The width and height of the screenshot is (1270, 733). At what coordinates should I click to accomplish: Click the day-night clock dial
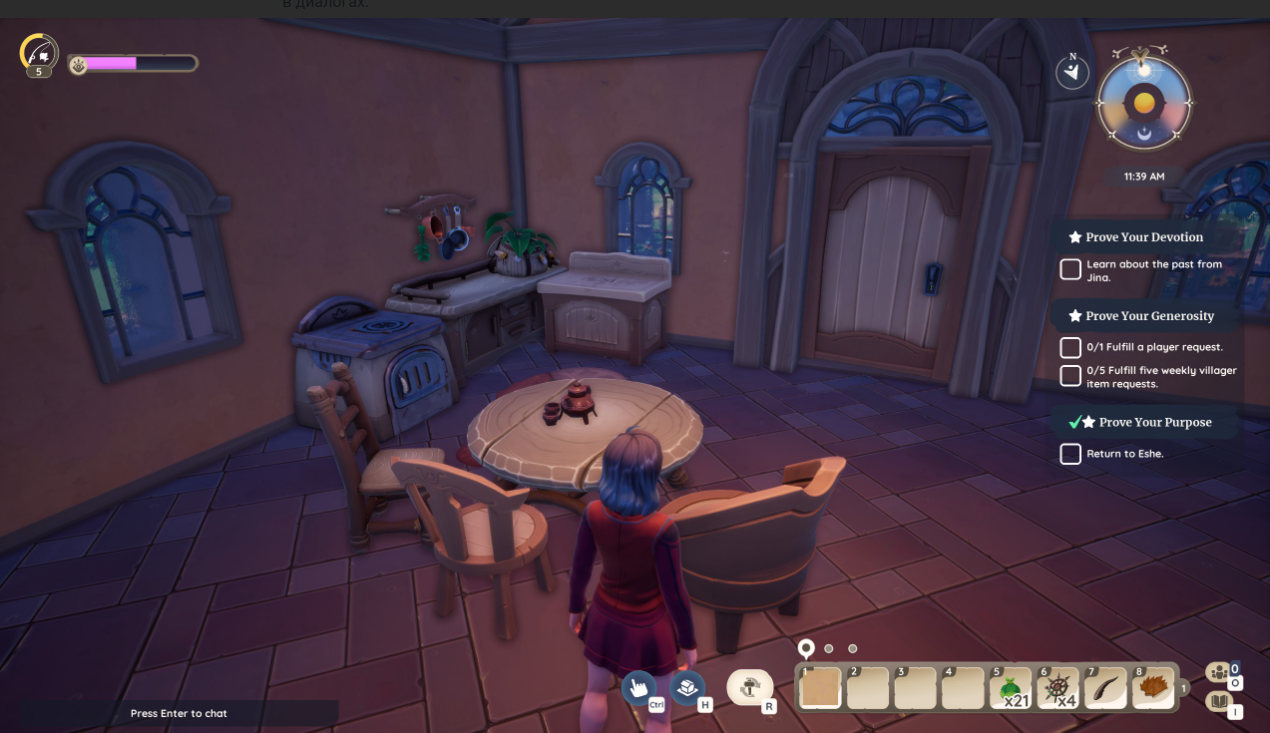pos(1145,103)
